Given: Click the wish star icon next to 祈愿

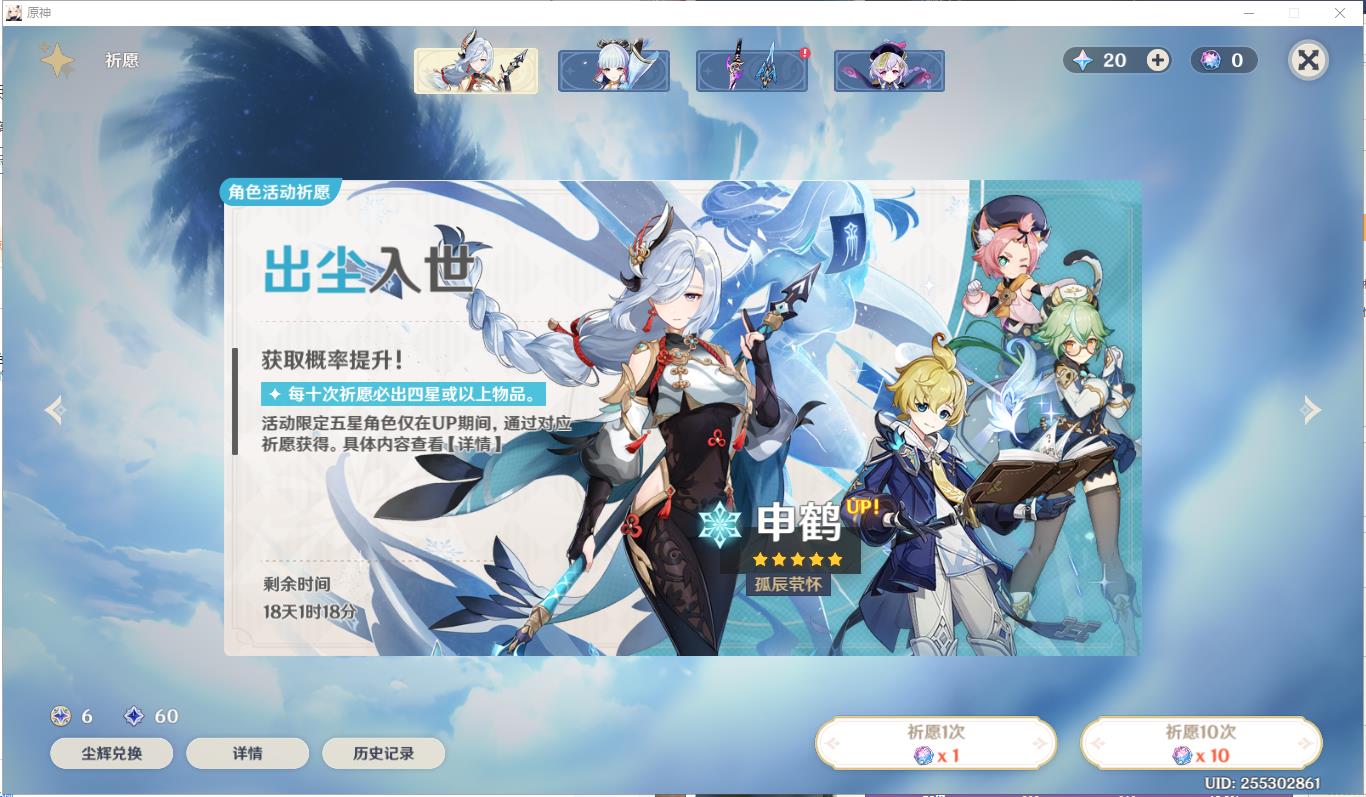Looking at the screenshot, I should (x=59, y=60).
